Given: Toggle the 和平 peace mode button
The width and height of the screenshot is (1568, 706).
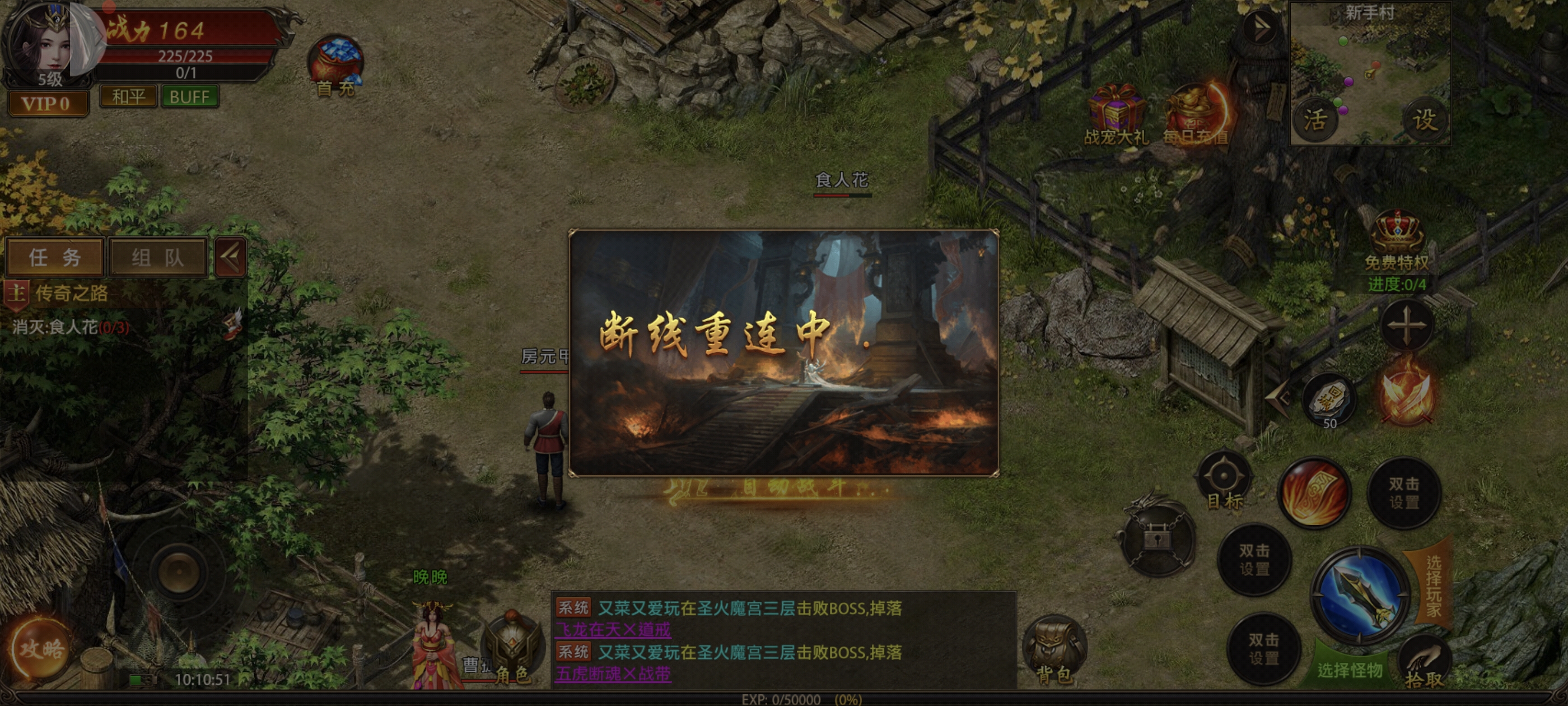Looking at the screenshot, I should click(128, 96).
